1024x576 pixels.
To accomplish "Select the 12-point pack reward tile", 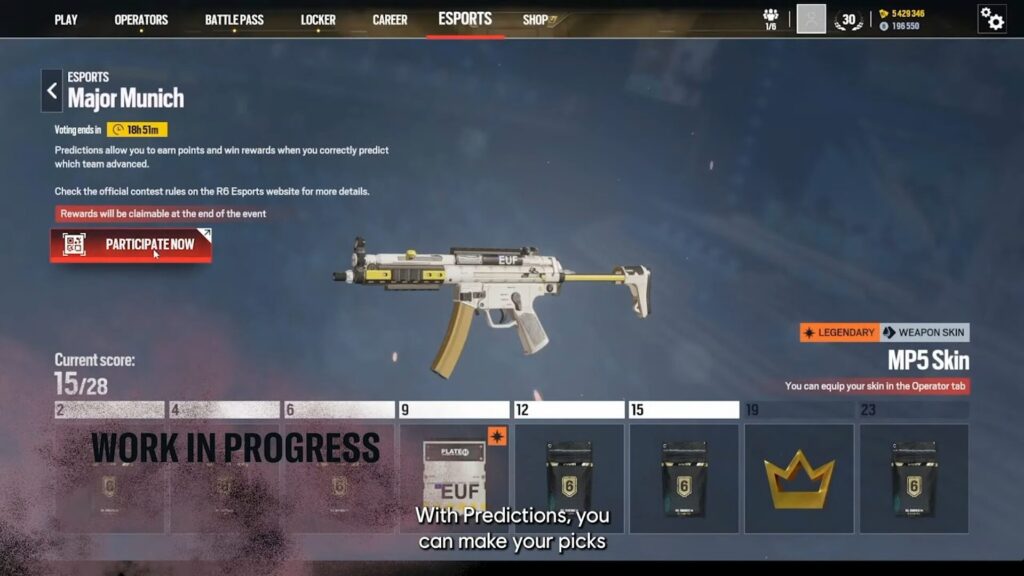I will click(569, 478).
